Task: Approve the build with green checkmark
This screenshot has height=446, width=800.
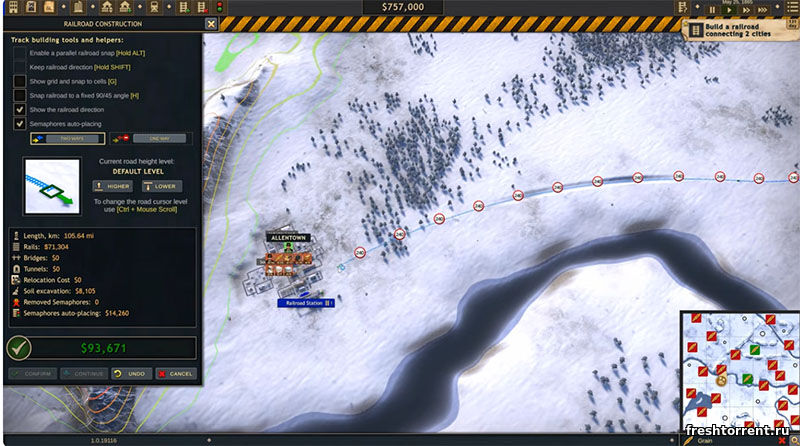Action: point(18,348)
